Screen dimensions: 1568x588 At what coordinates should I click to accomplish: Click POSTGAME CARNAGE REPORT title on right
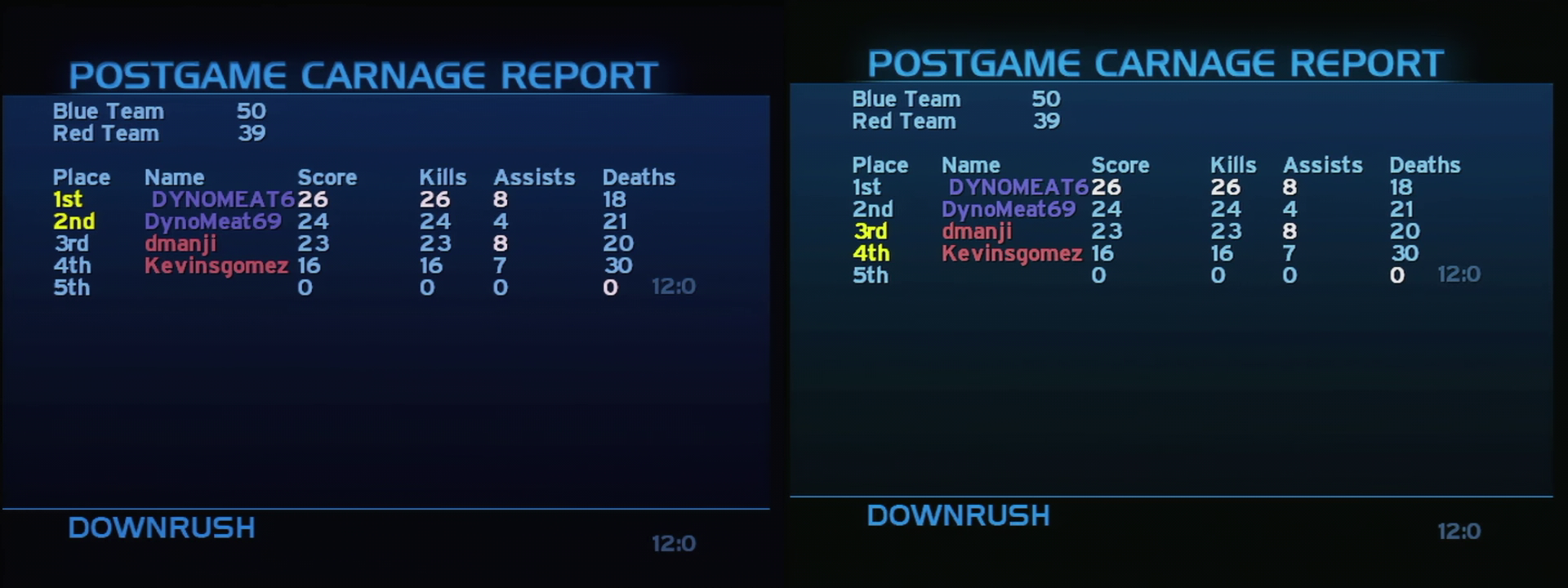pyautogui.click(x=1156, y=62)
